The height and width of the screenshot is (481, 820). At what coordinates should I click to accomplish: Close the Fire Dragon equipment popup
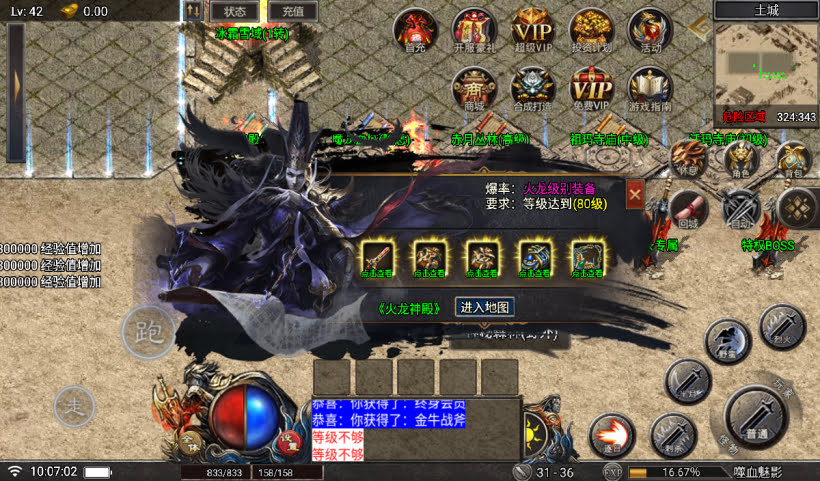[635, 194]
